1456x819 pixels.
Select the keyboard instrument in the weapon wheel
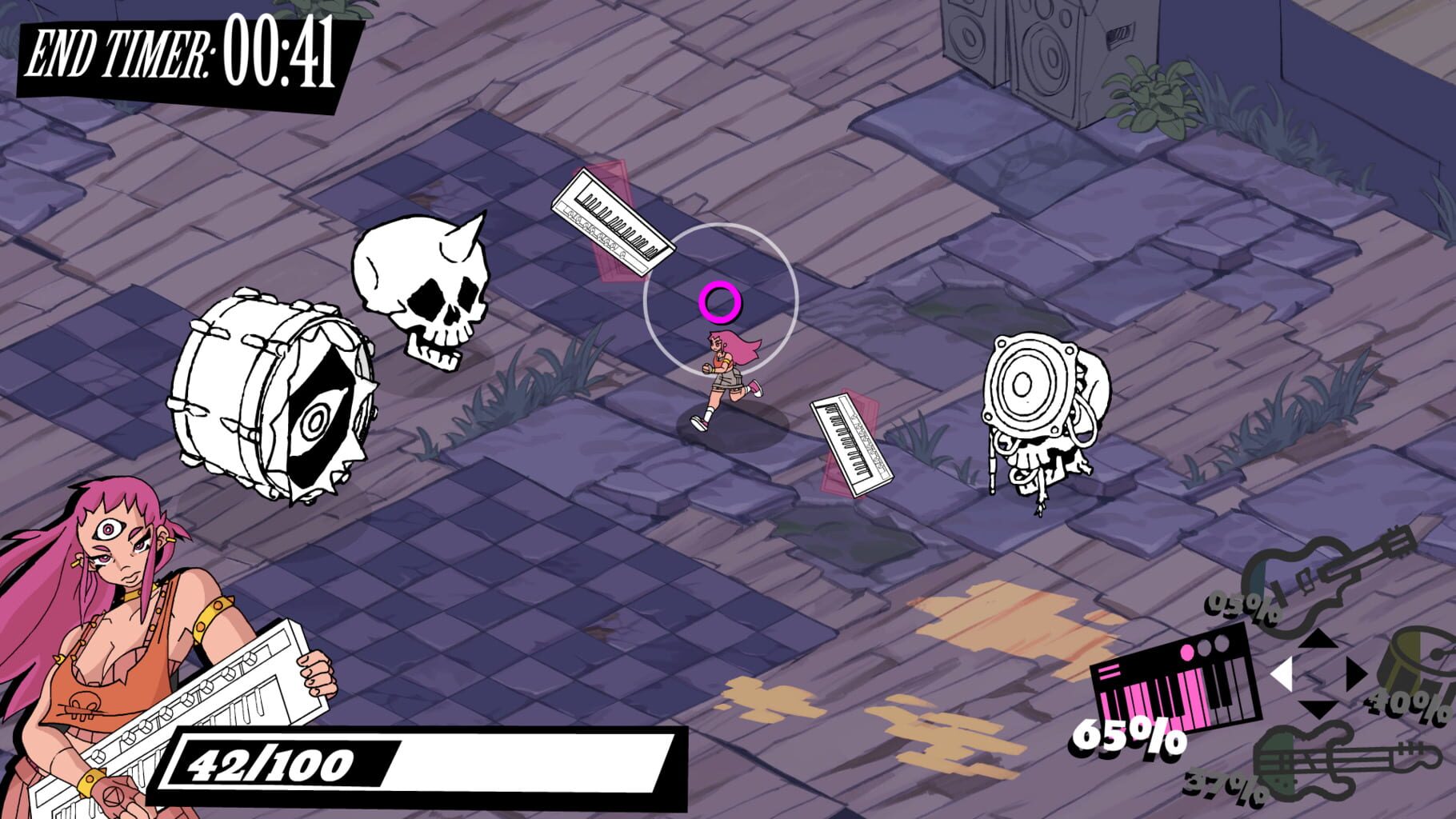tap(1177, 679)
